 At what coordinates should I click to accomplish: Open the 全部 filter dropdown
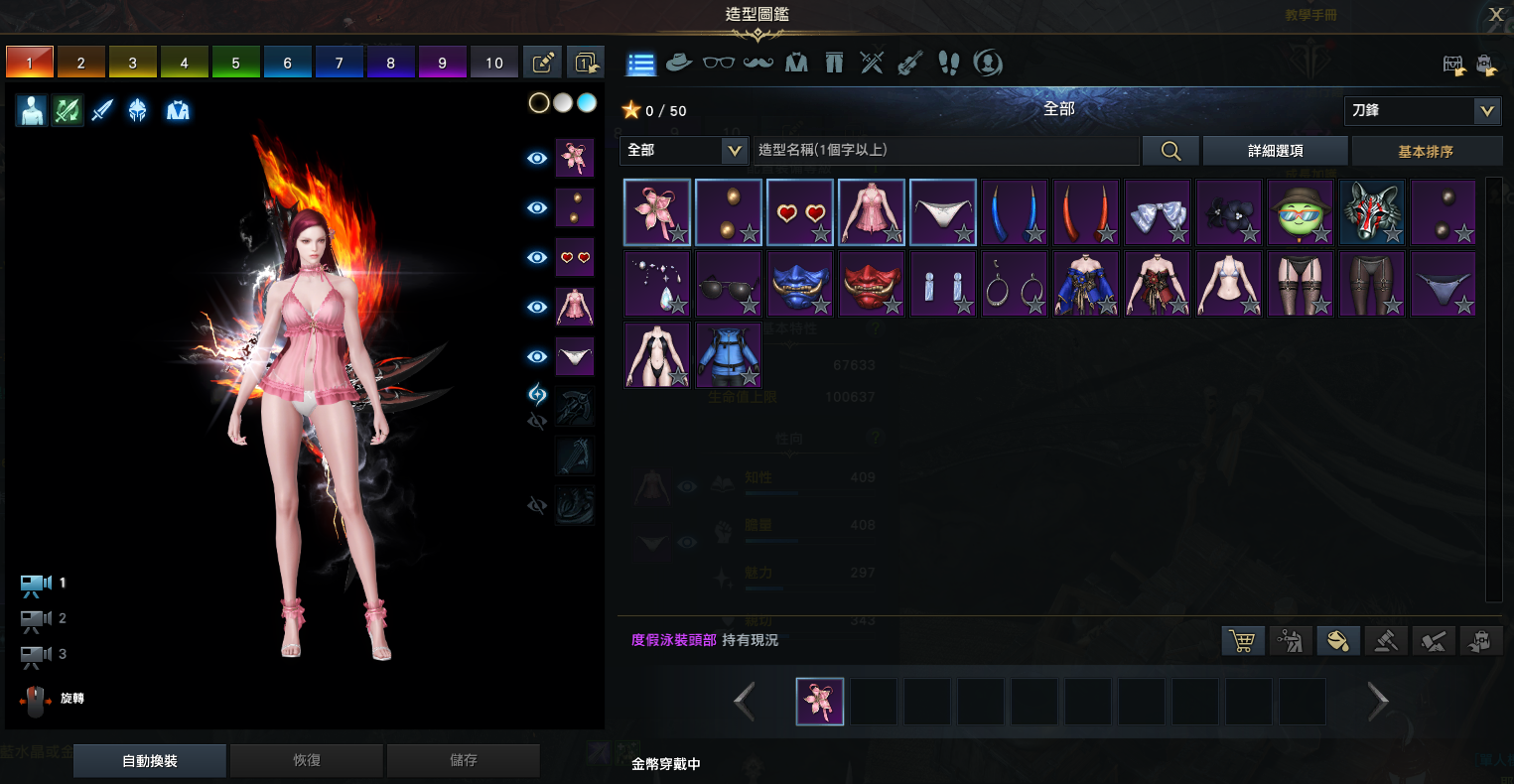(684, 150)
